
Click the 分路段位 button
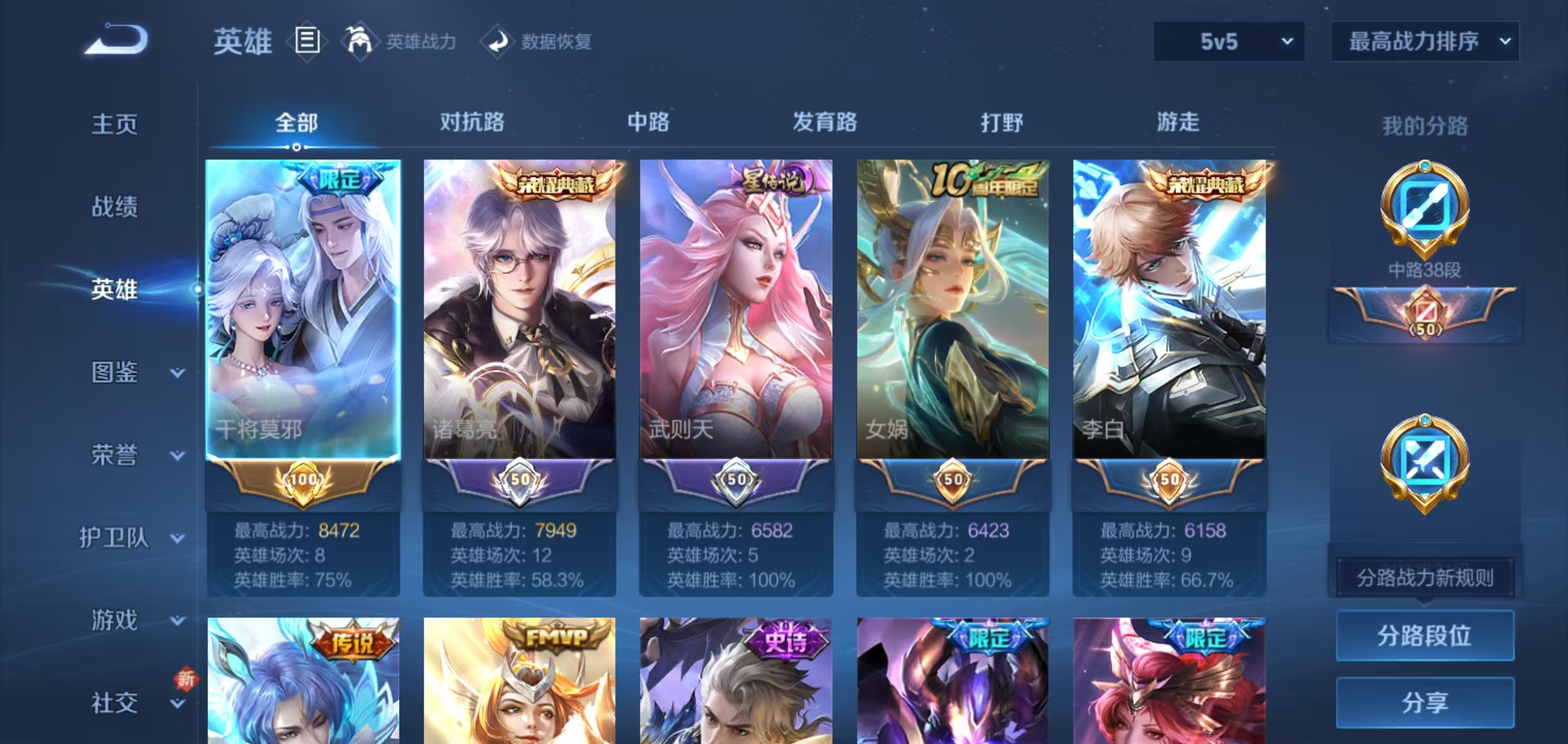[x=1424, y=636]
